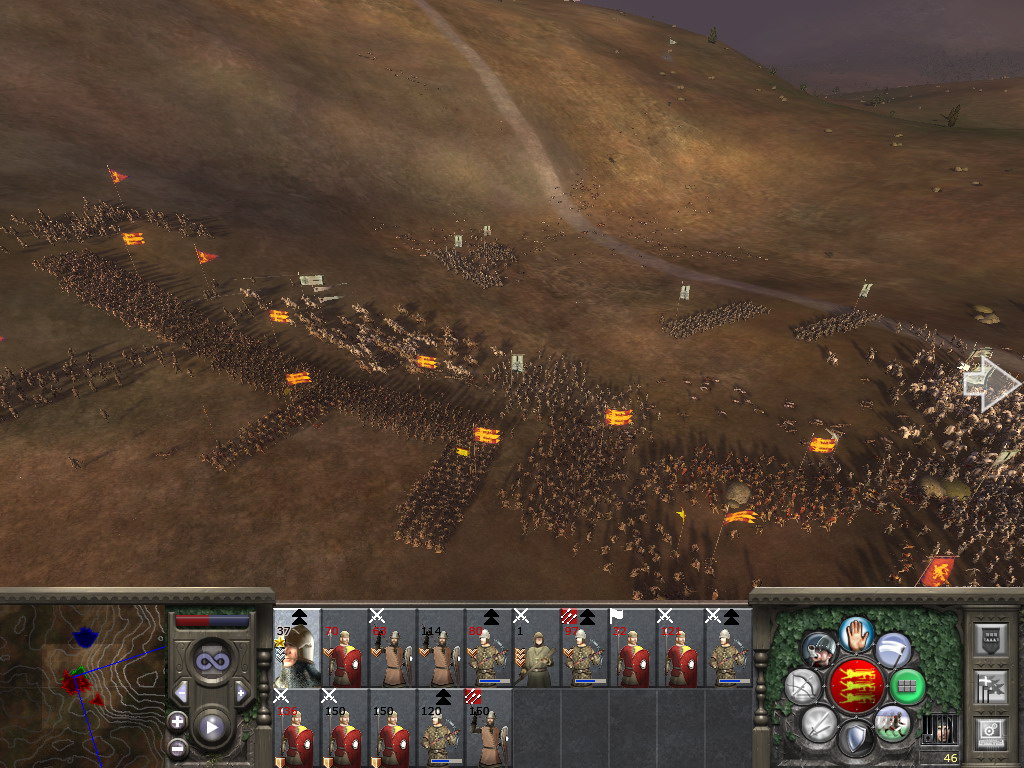This screenshot has height=768, width=1024.
Task: Order units to halt with hand icon
Action: point(854,632)
